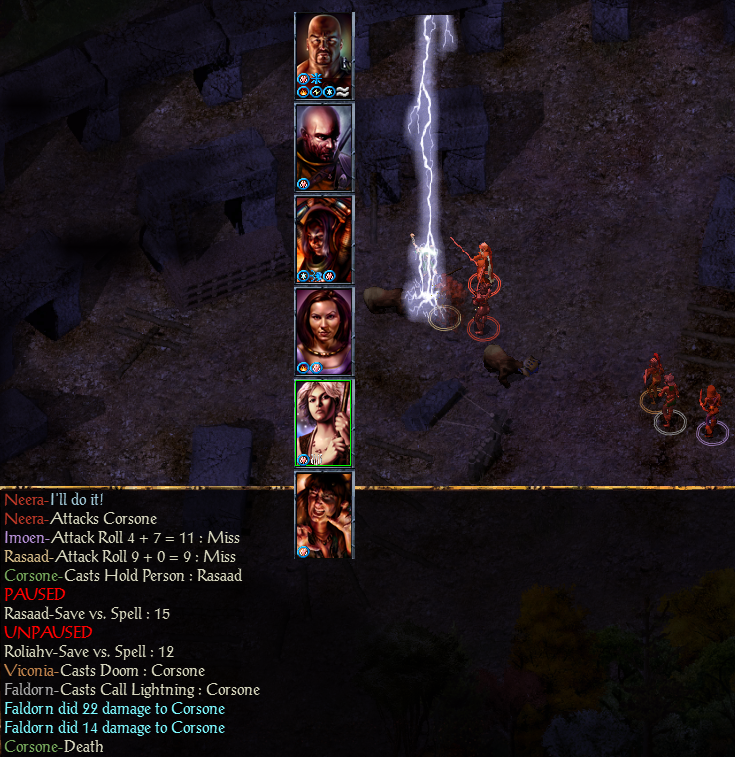The width and height of the screenshot is (735, 757).
Task: Select the brown-haired woman with necklace portrait
Action: (324, 330)
